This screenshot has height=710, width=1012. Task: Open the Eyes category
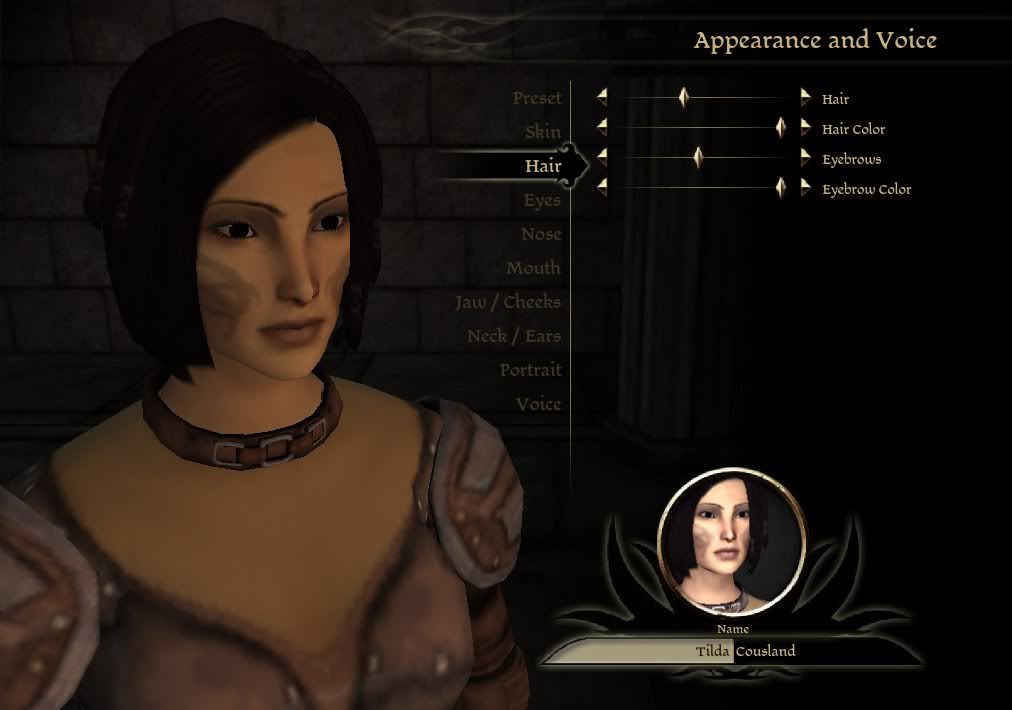pyautogui.click(x=542, y=200)
